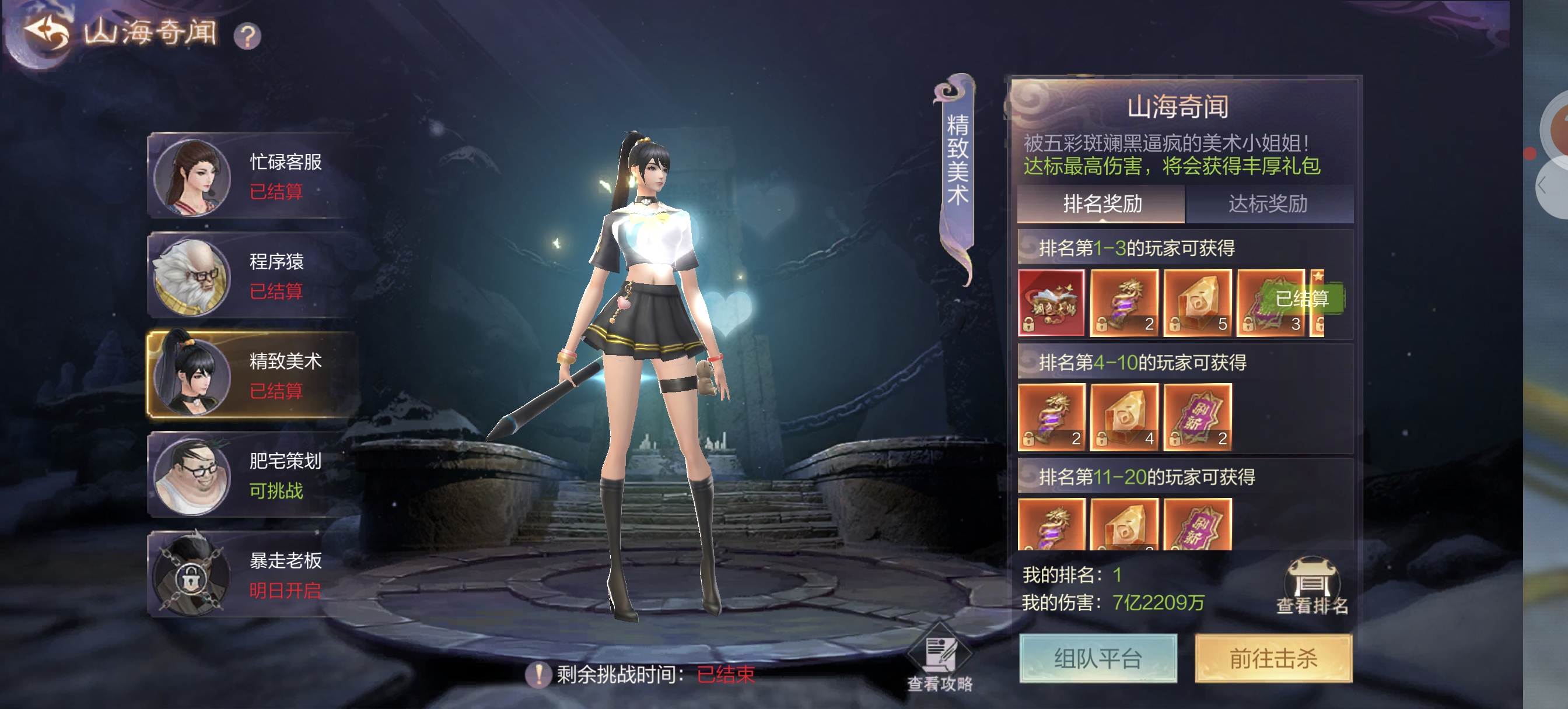The height and width of the screenshot is (709, 1568).
Task: Inspect the gold crystal reward with count 5
Action: [1198, 303]
